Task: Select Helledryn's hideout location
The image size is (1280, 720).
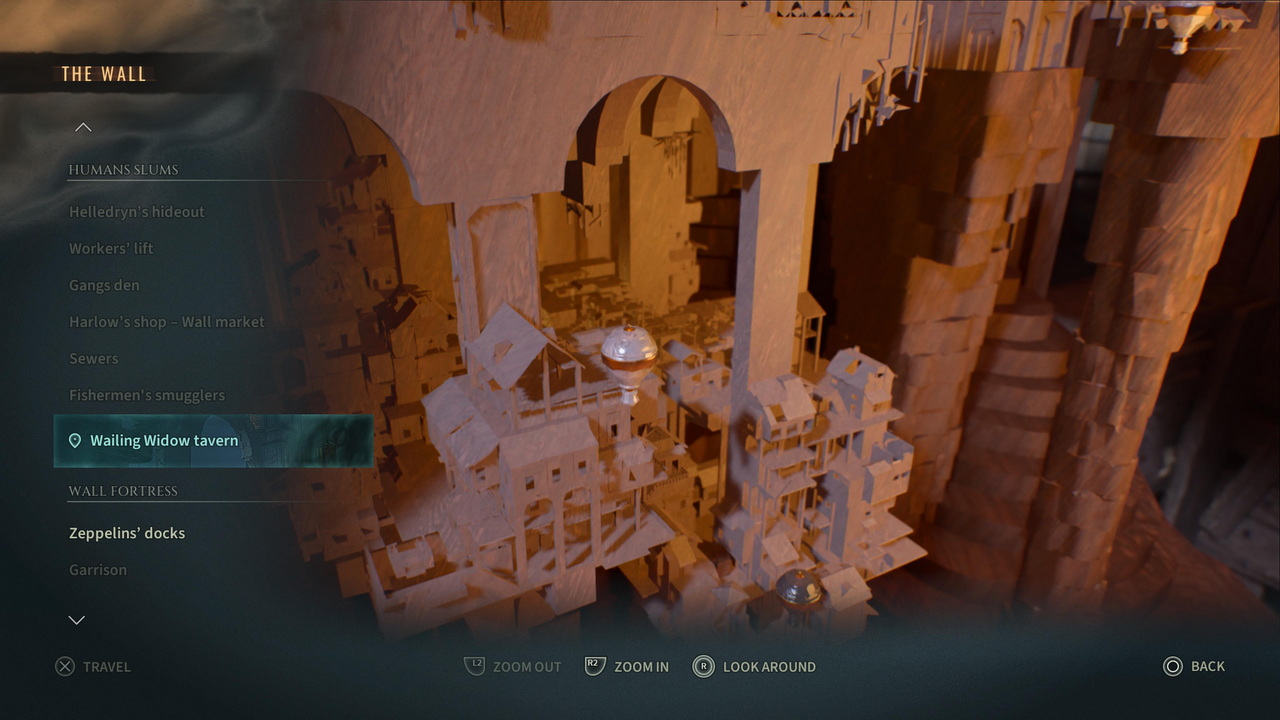Action: (x=137, y=212)
